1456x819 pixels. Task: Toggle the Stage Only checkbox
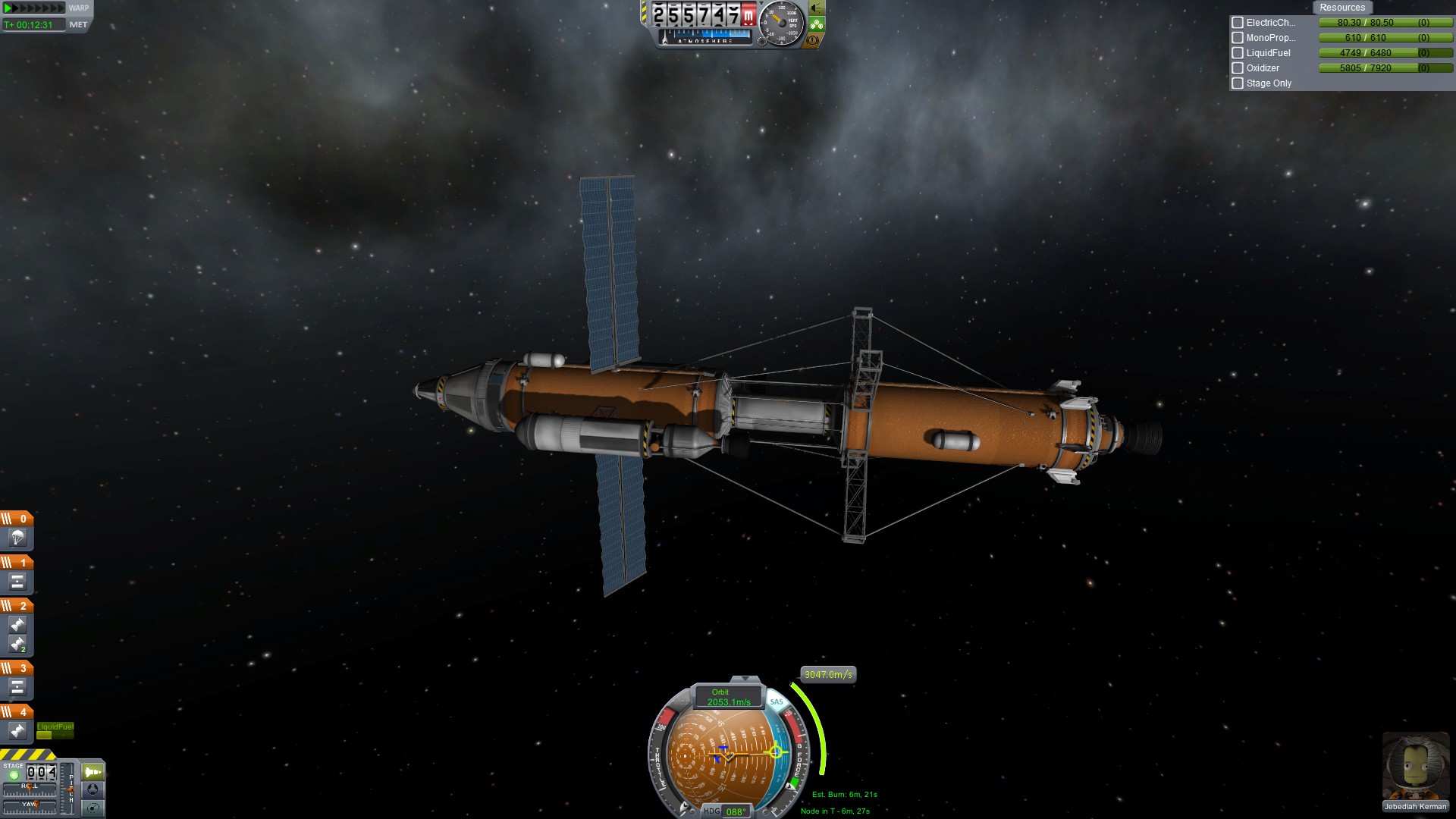[x=1238, y=83]
